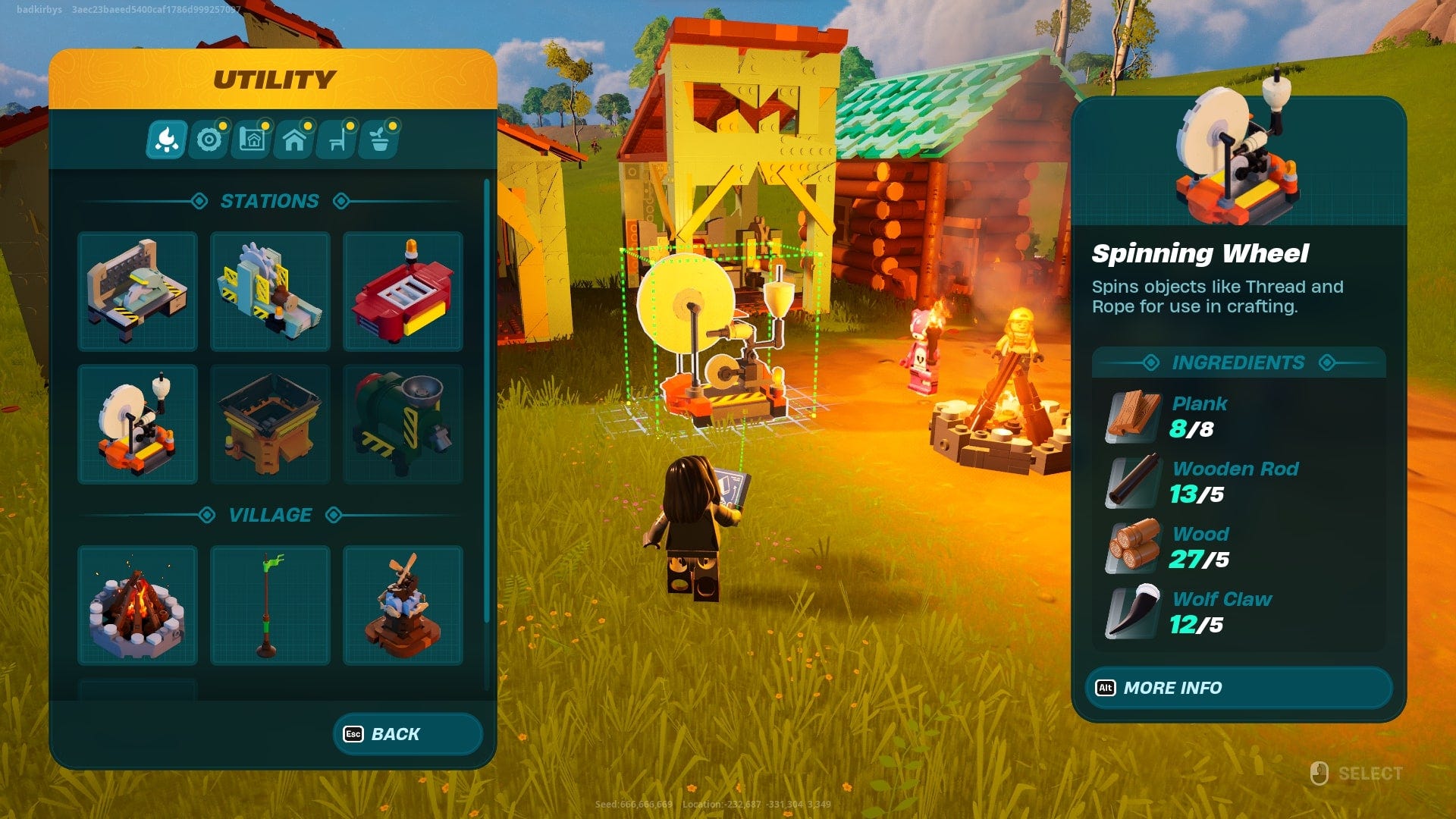Select the blueprint category icon
This screenshot has width=1456, height=819.
252,139
